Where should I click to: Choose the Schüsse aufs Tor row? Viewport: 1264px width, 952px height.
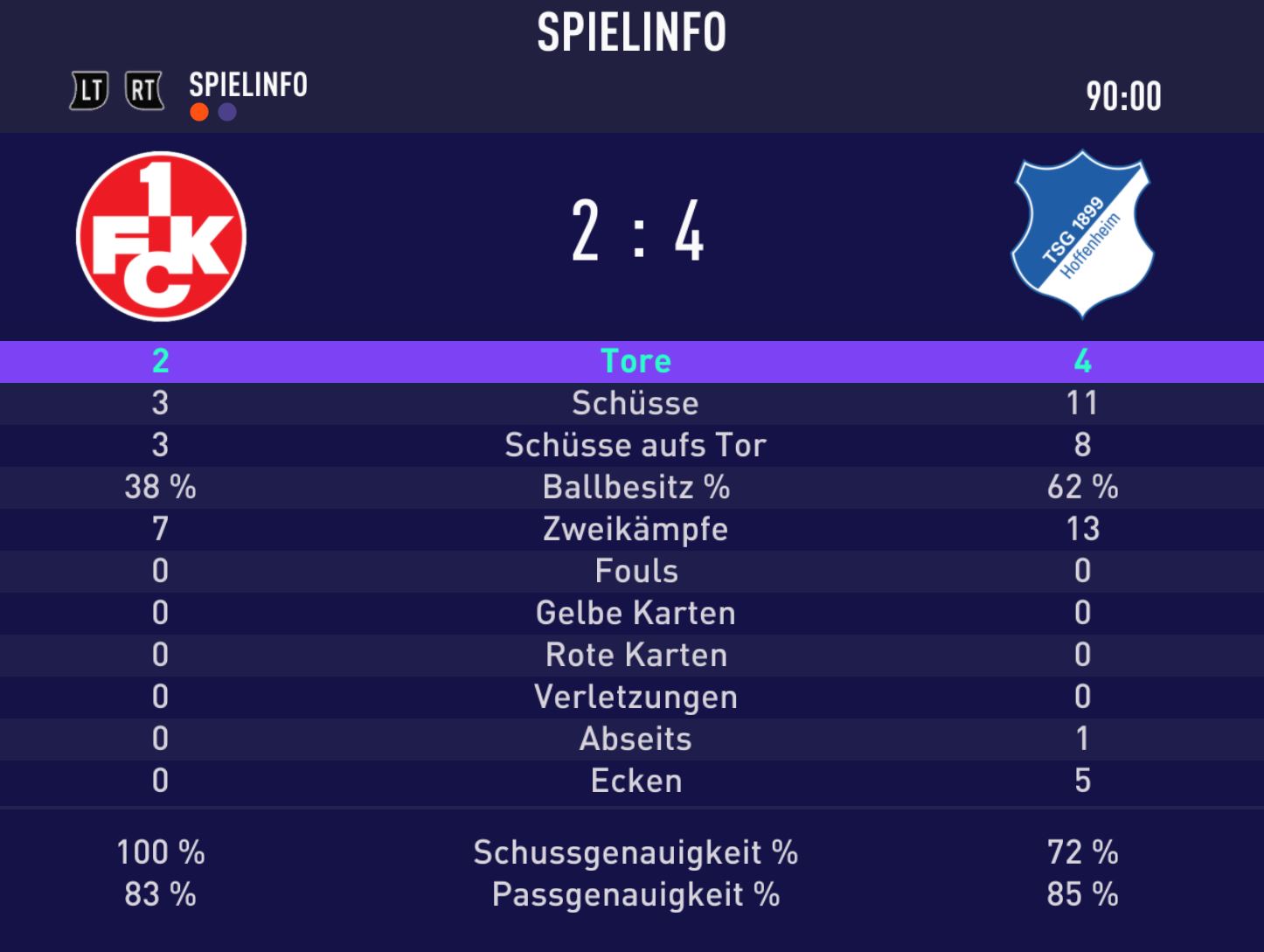[635, 445]
